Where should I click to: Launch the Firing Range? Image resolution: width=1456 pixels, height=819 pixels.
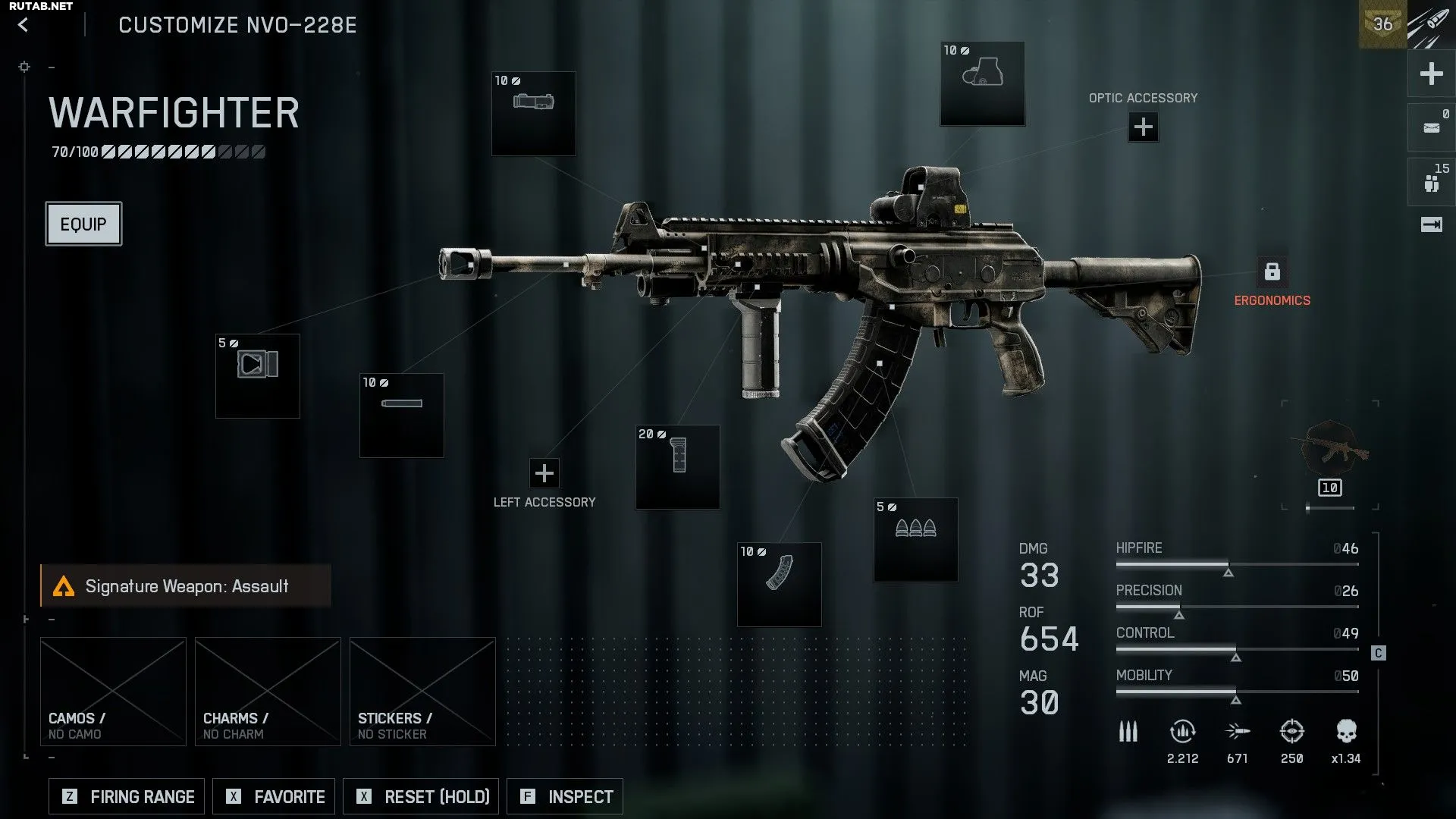coord(127,796)
